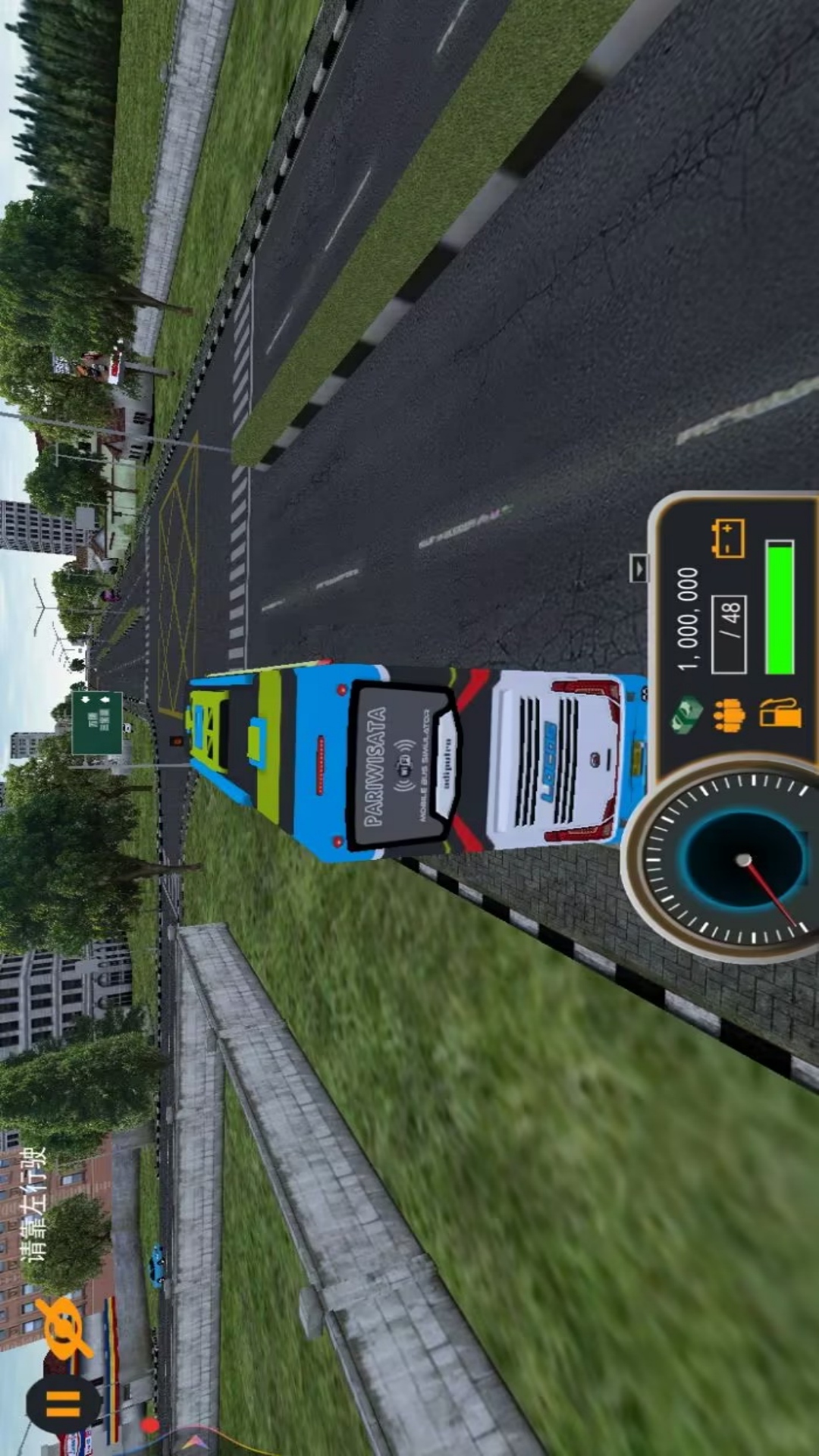Open the orange hamburger menu button
This screenshot has height=1456, width=819.
(63, 1404)
